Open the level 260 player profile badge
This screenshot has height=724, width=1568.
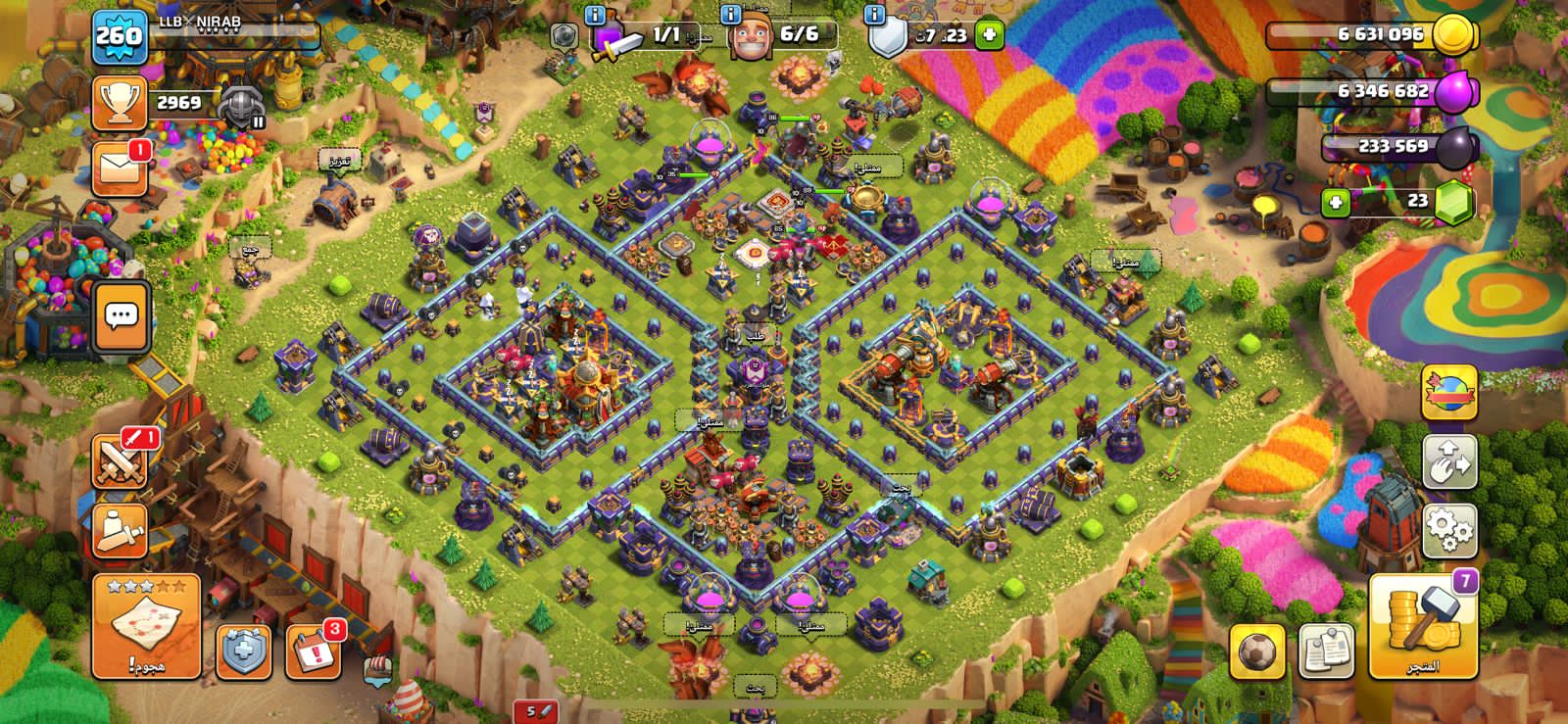point(120,36)
